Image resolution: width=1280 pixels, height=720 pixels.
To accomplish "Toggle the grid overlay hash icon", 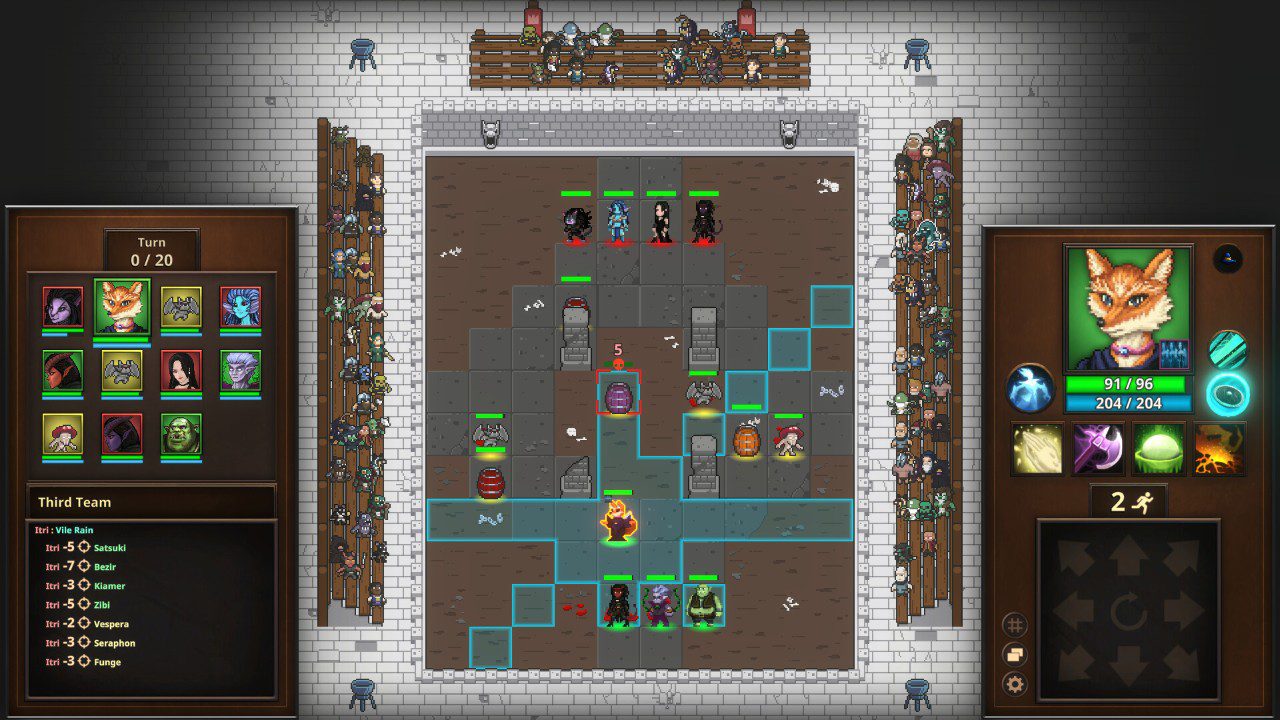I will (1017, 622).
